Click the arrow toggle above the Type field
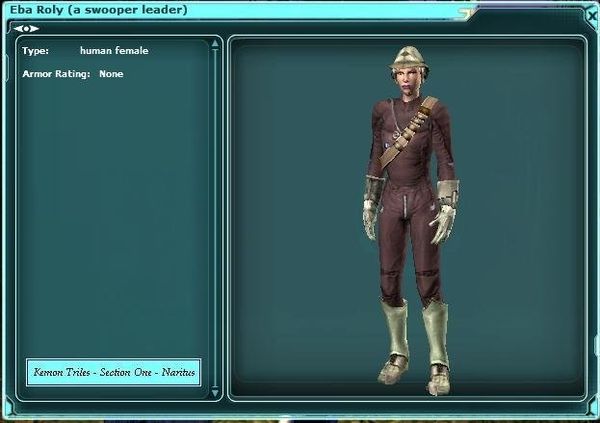 27,28
